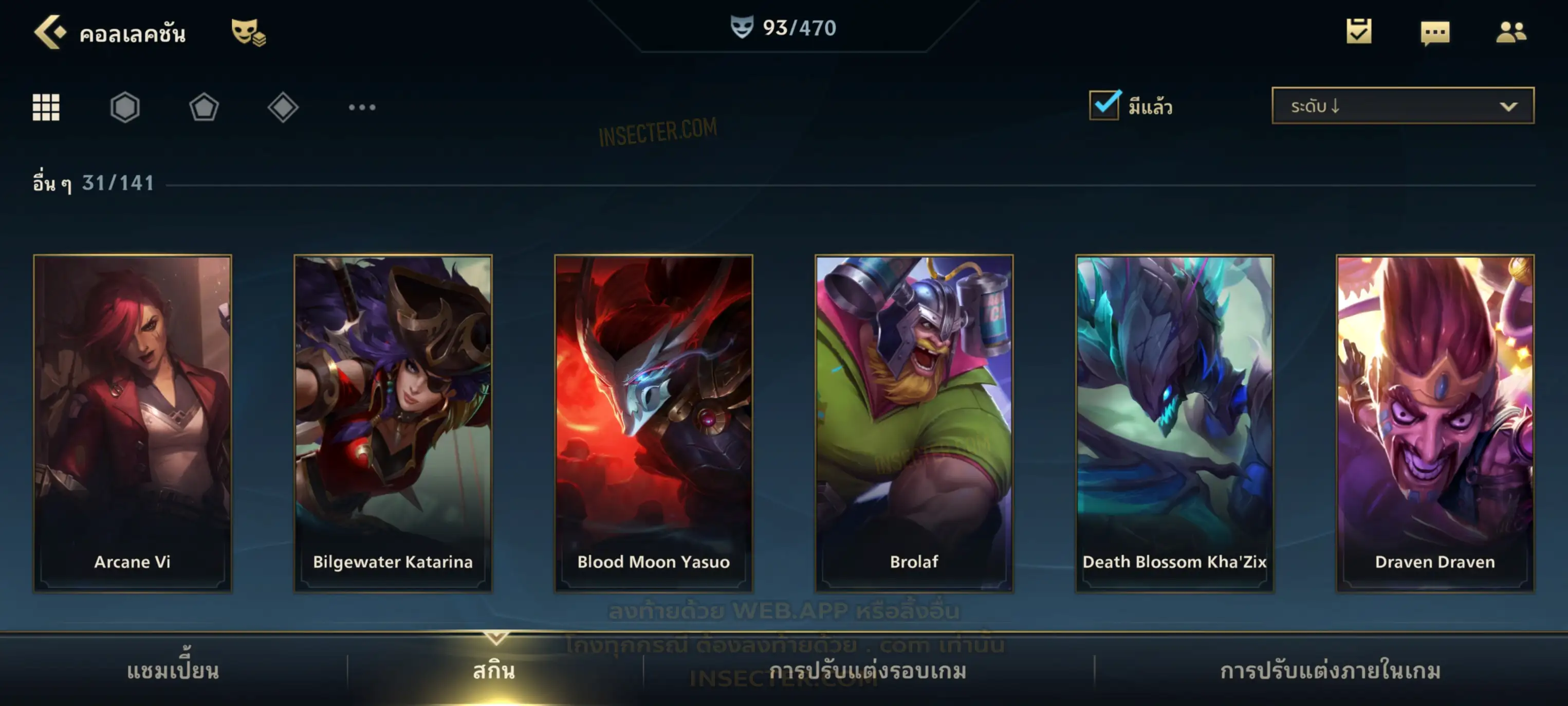This screenshot has width=1568, height=706.
Task: View the Blood Moon Yasuo skin
Action: click(x=654, y=423)
